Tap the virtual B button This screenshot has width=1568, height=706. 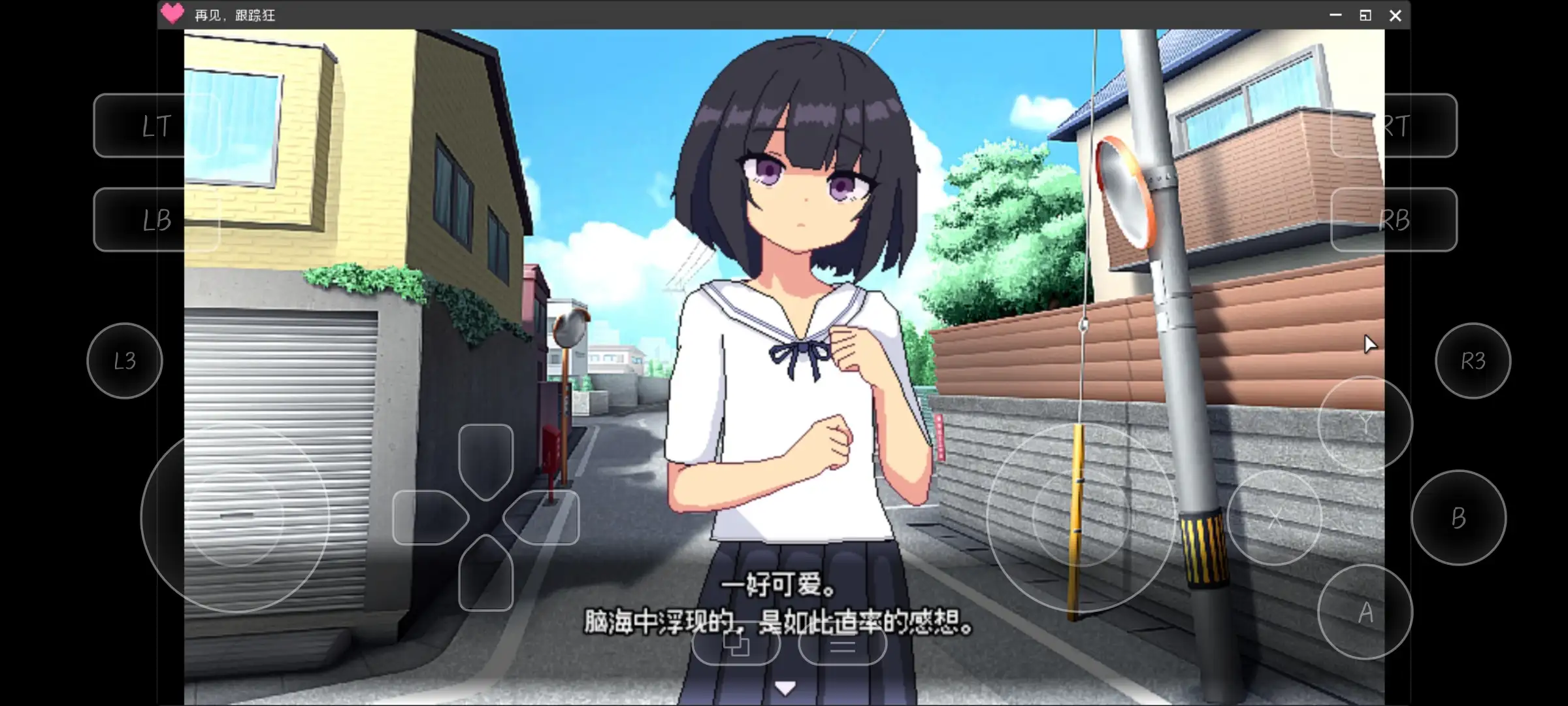pos(1458,518)
